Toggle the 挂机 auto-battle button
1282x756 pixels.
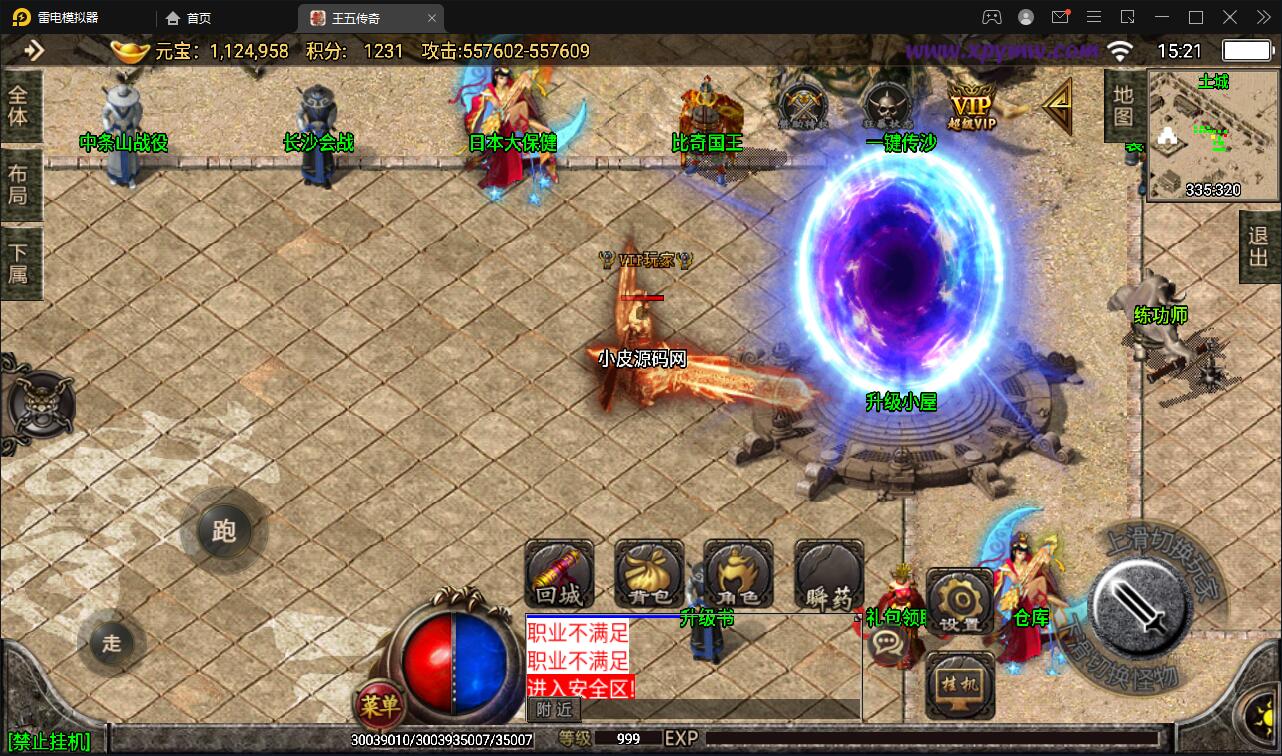(x=960, y=685)
